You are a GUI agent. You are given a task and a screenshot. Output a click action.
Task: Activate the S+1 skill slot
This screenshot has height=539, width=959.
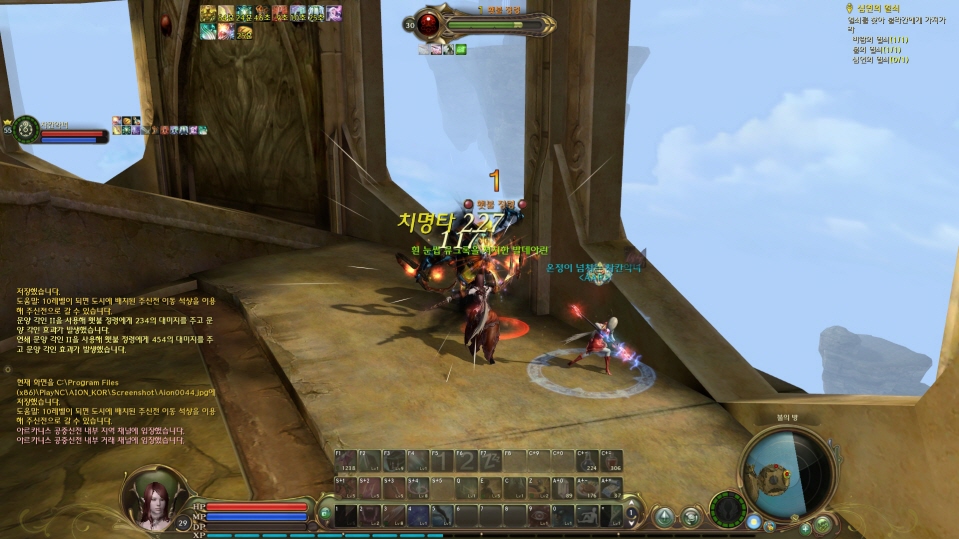343,488
